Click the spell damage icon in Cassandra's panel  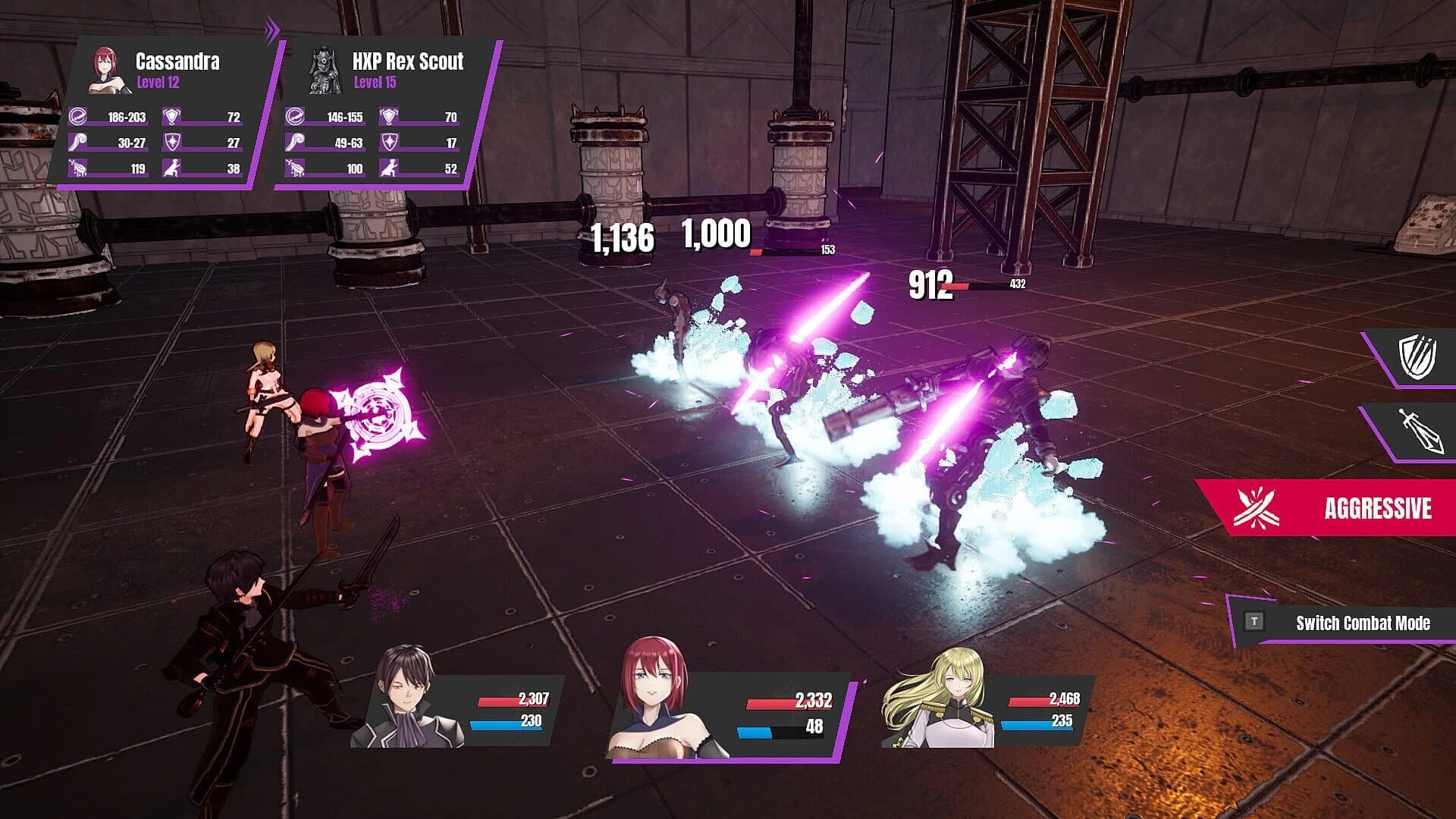tap(76, 142)
